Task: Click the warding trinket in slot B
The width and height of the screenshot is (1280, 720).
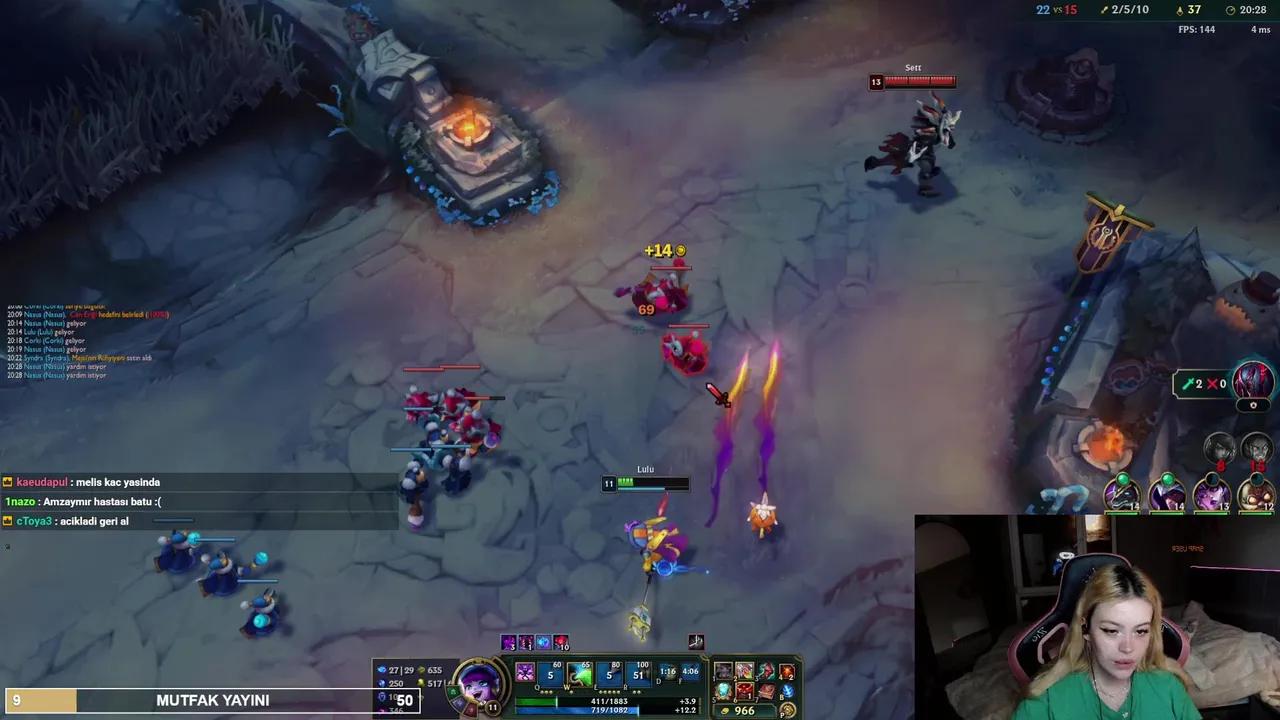Action: (x=787, y=690)
